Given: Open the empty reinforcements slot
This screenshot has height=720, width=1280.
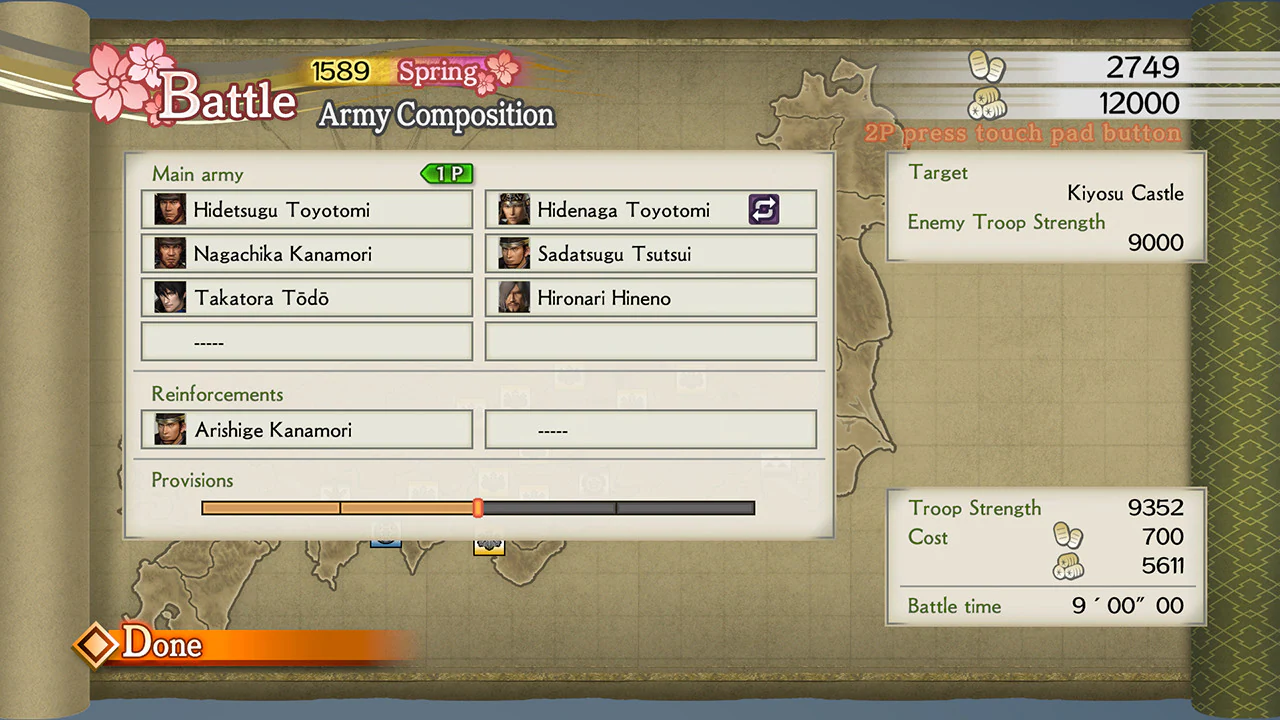Looking at the screenshot, I should [x=651, y=430].
